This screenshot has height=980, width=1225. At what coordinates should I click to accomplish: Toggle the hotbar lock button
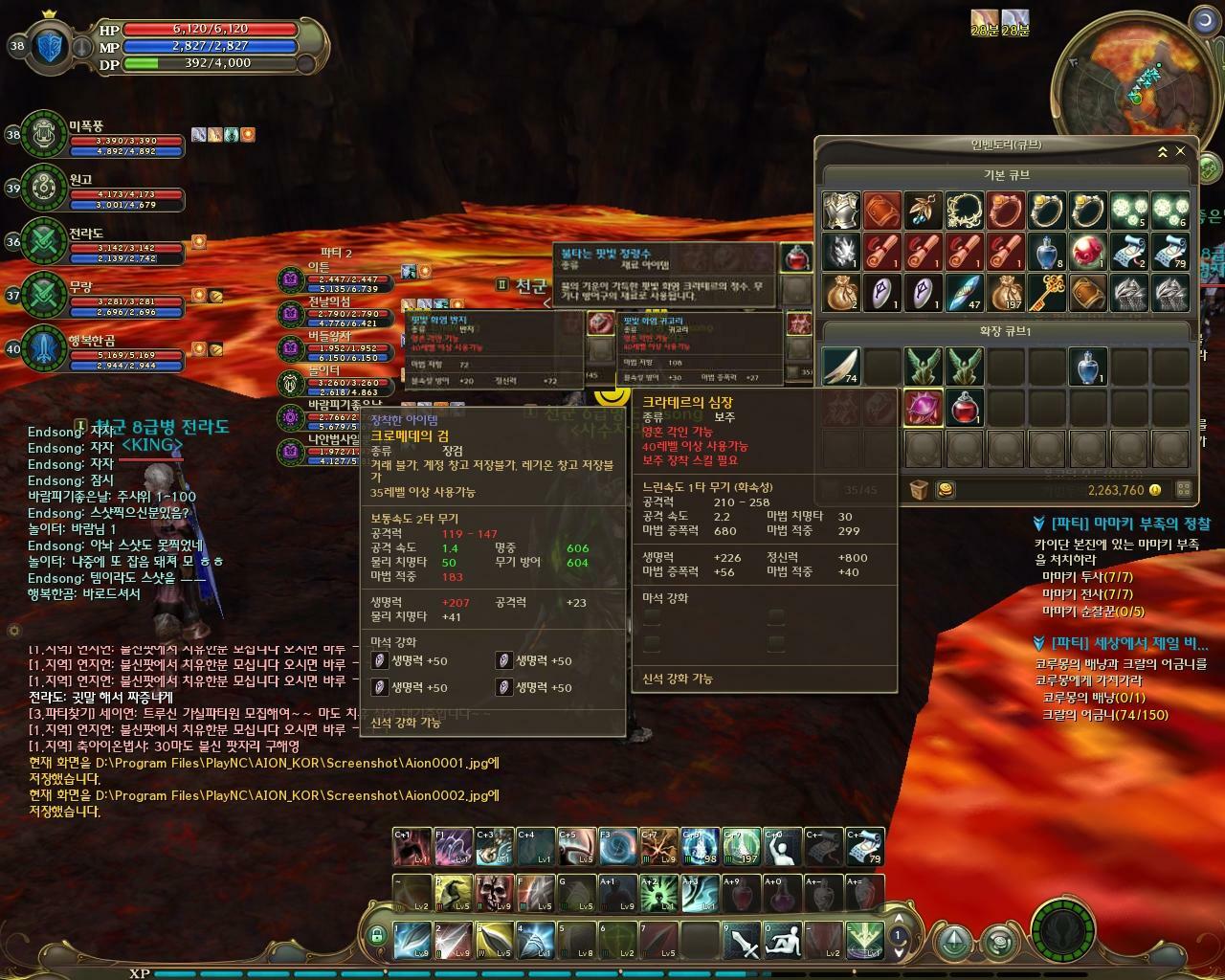click(x=377, y=935)
